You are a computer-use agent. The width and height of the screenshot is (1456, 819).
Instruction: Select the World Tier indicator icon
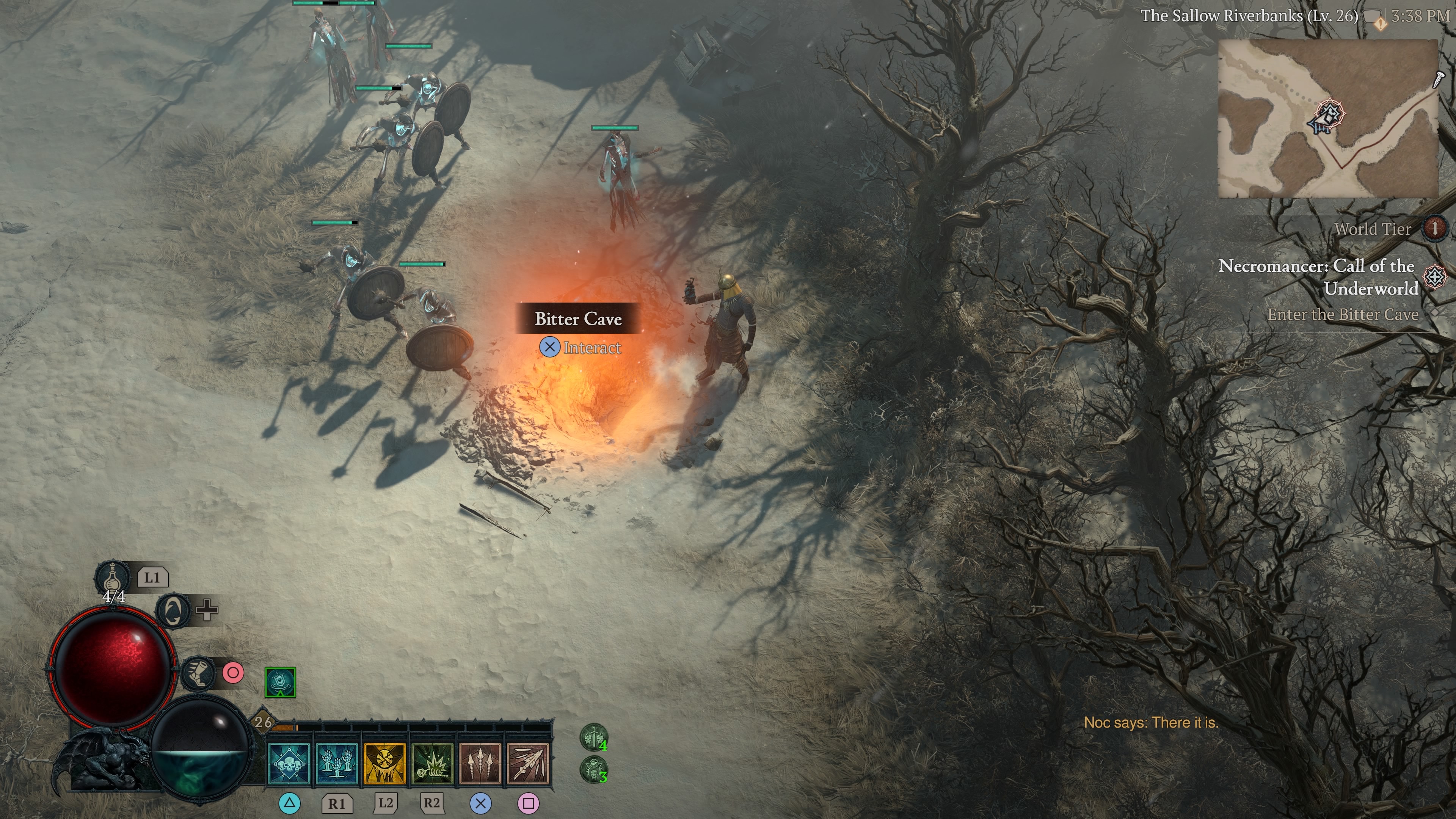[1434, 228]
